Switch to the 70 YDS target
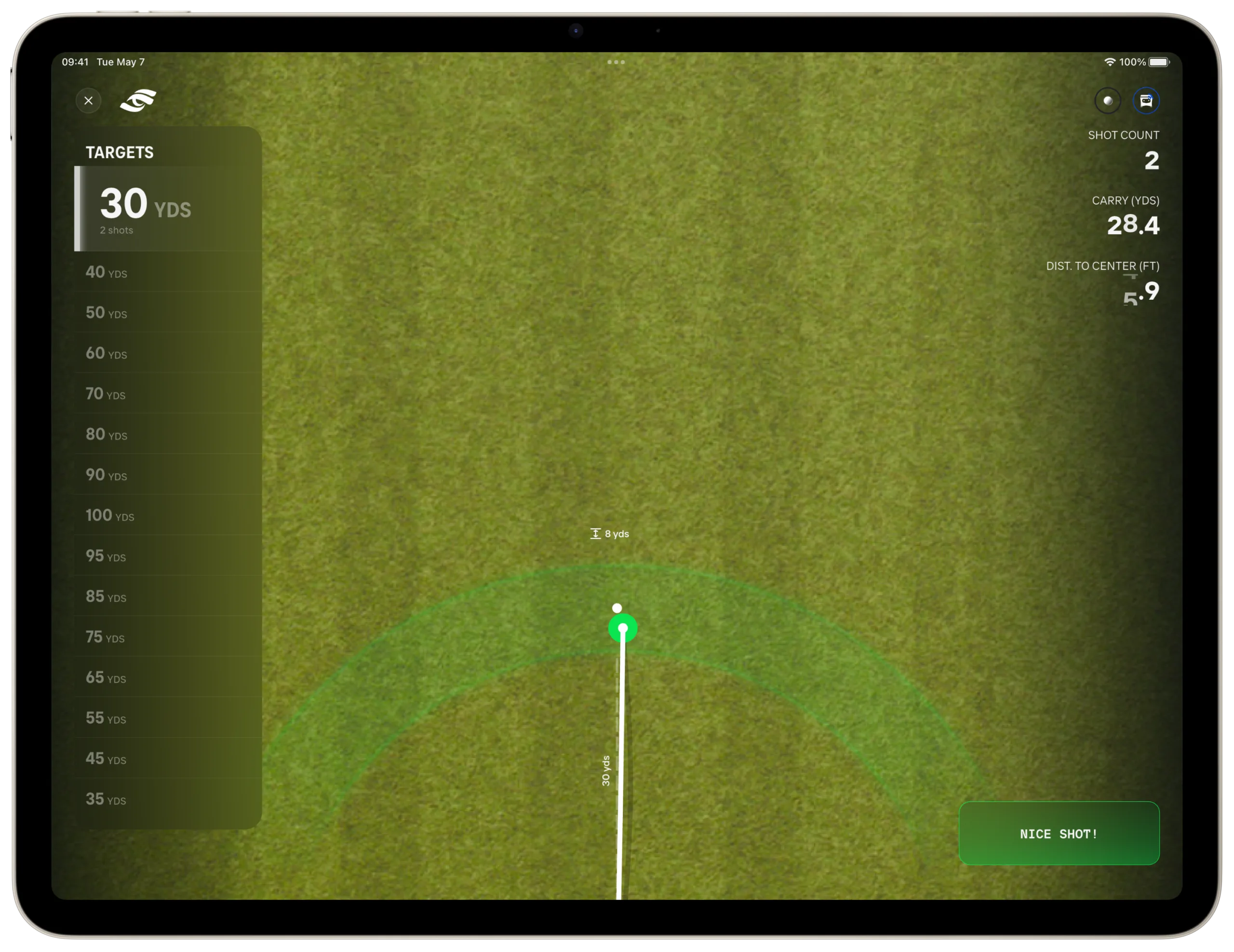The height and width of the screenshot is (952, 1234). 168,394
